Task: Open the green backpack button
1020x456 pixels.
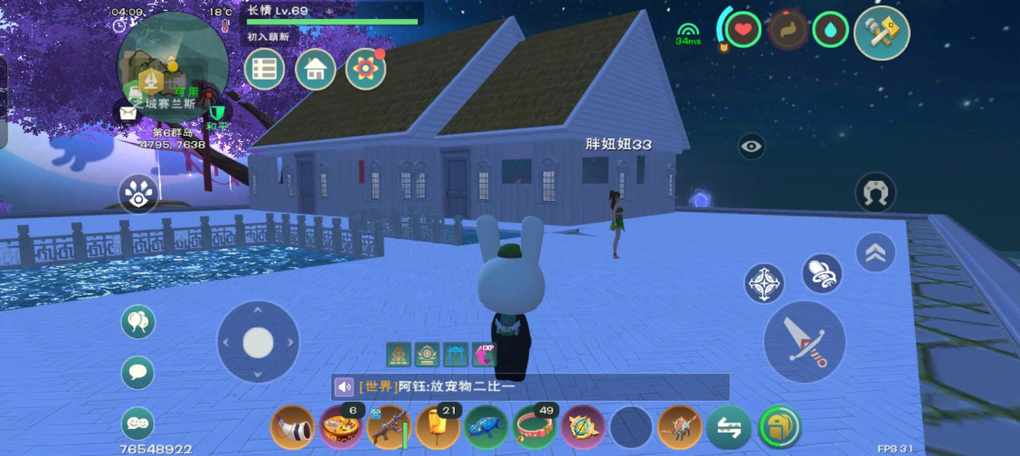Action: [x=779, y=427]
